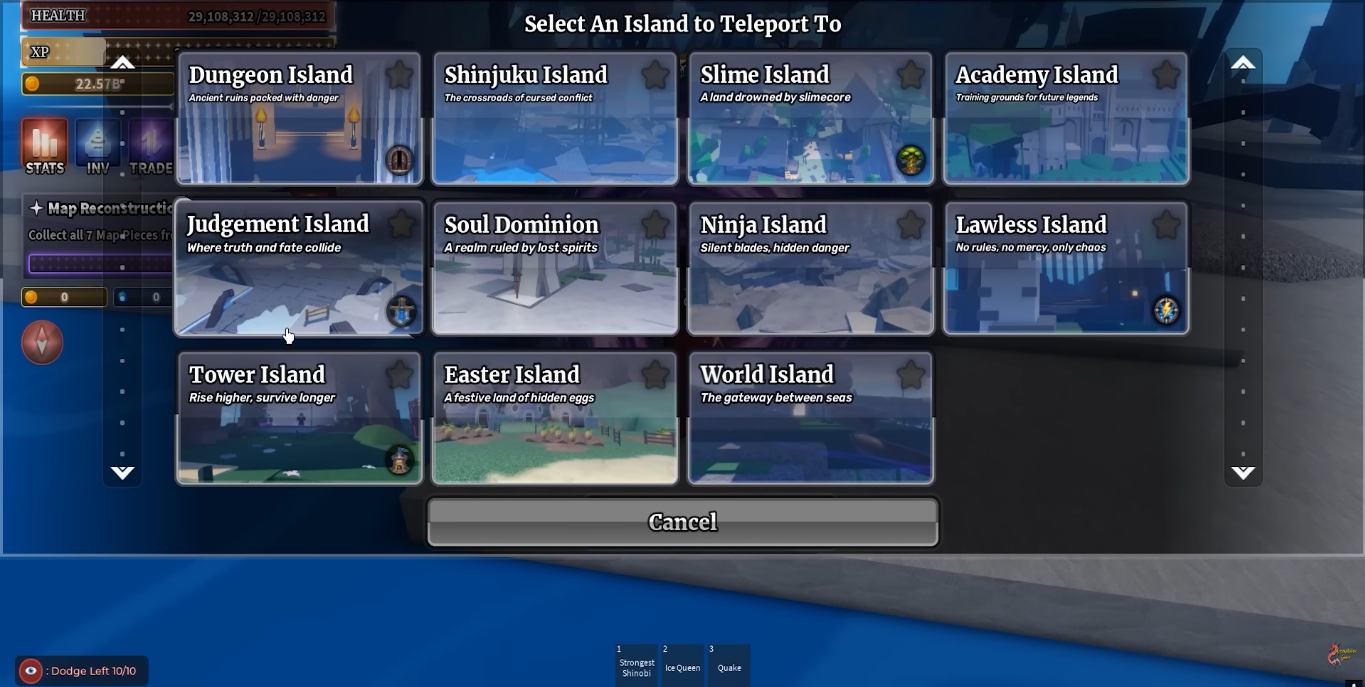This screenshot has width=1365, height=687.
Task: Star the World Island card
Action: coord(910,375)
